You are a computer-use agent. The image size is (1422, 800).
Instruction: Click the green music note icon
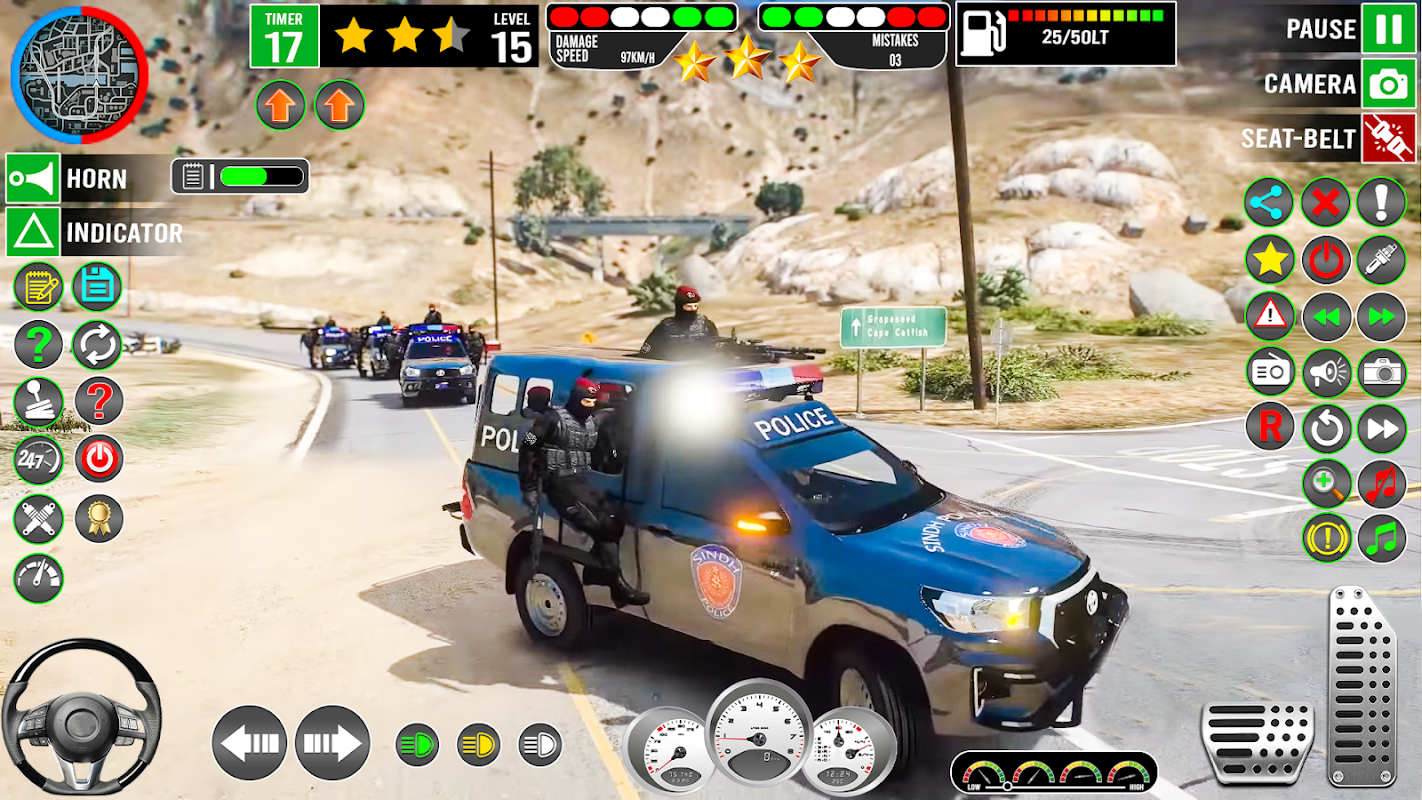pos(1382,539)
